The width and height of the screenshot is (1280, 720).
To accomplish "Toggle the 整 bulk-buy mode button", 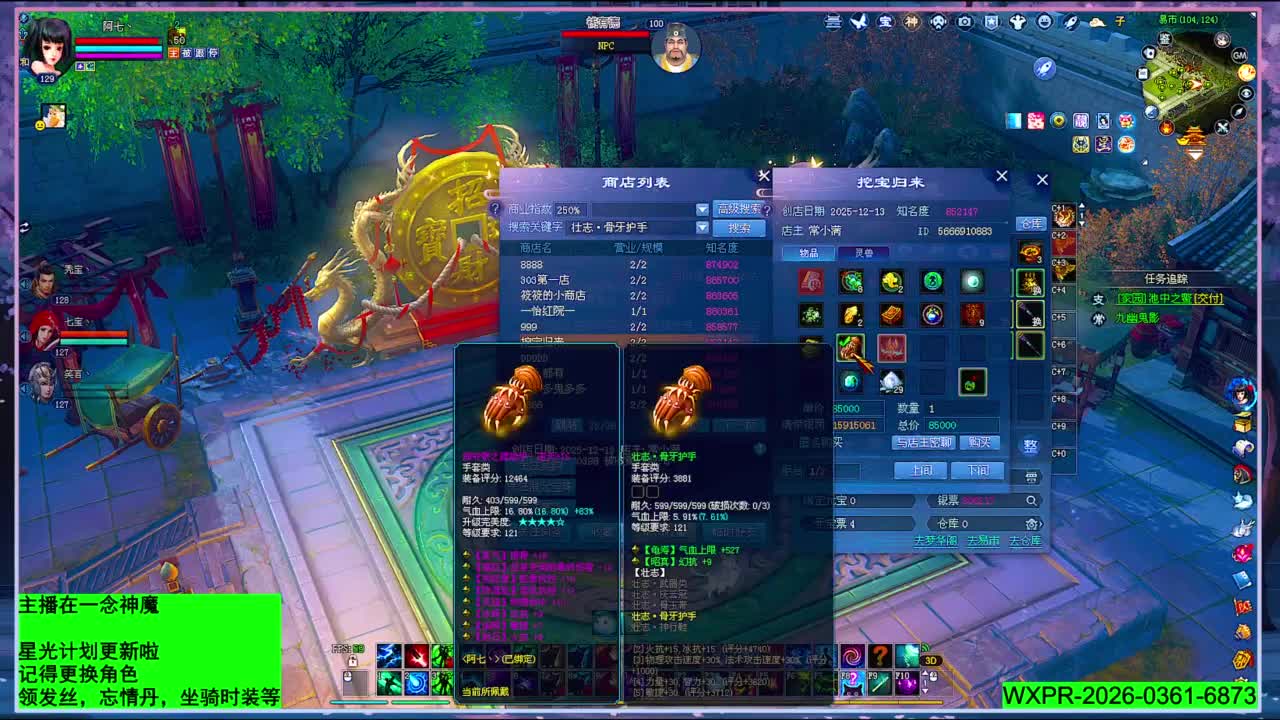I will pos(1031,444).
